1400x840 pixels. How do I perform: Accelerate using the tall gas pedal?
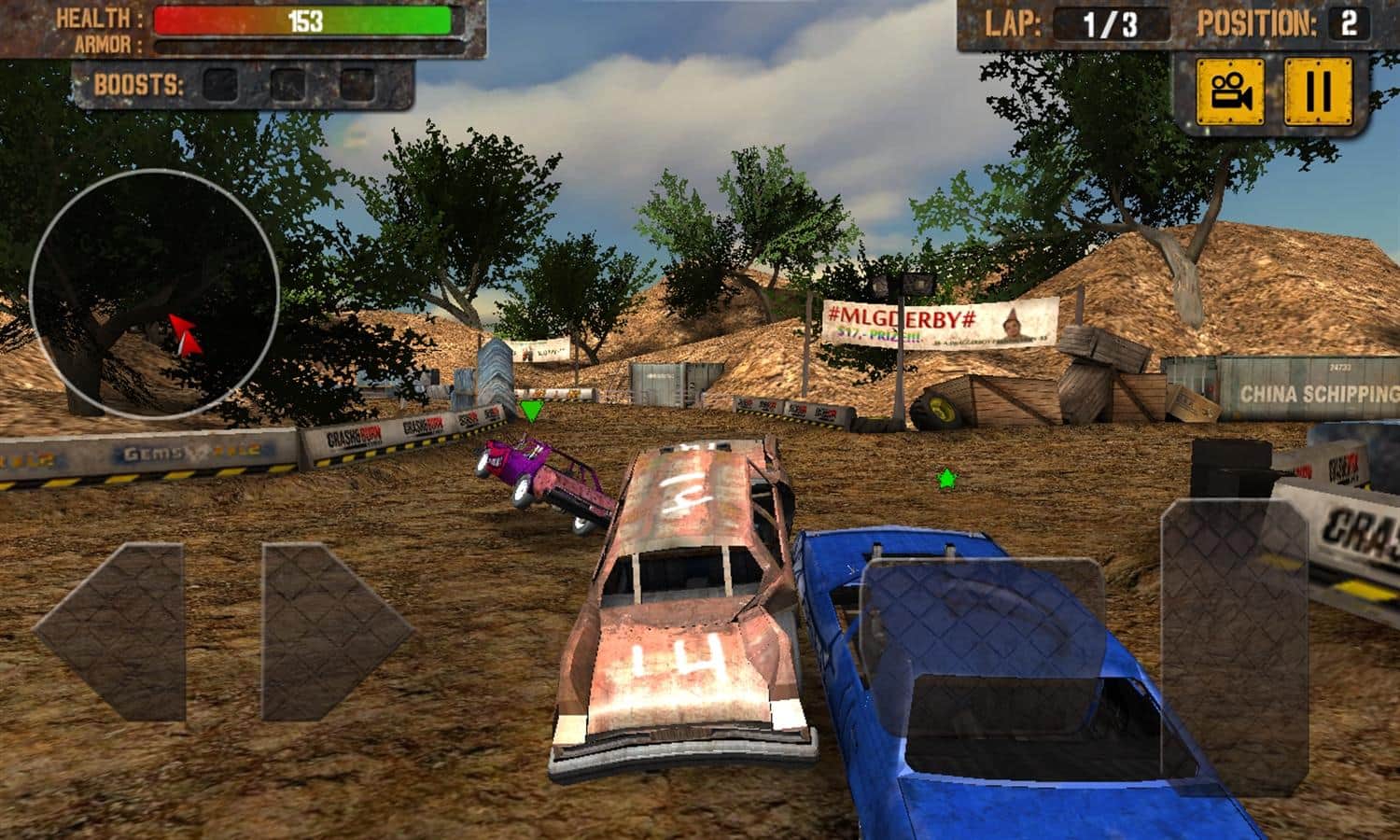coord(1234,647)
